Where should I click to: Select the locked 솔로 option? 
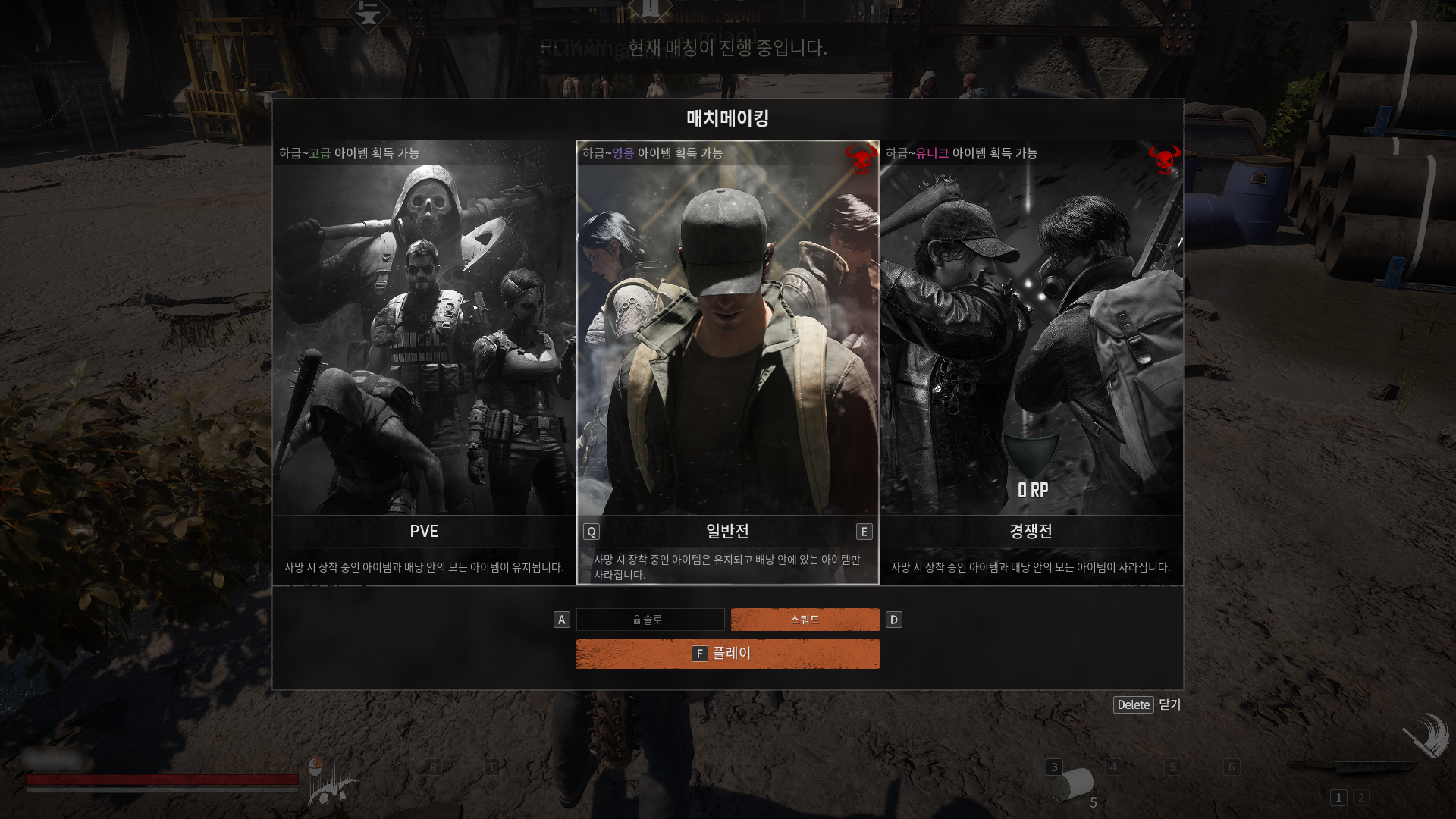650,620
